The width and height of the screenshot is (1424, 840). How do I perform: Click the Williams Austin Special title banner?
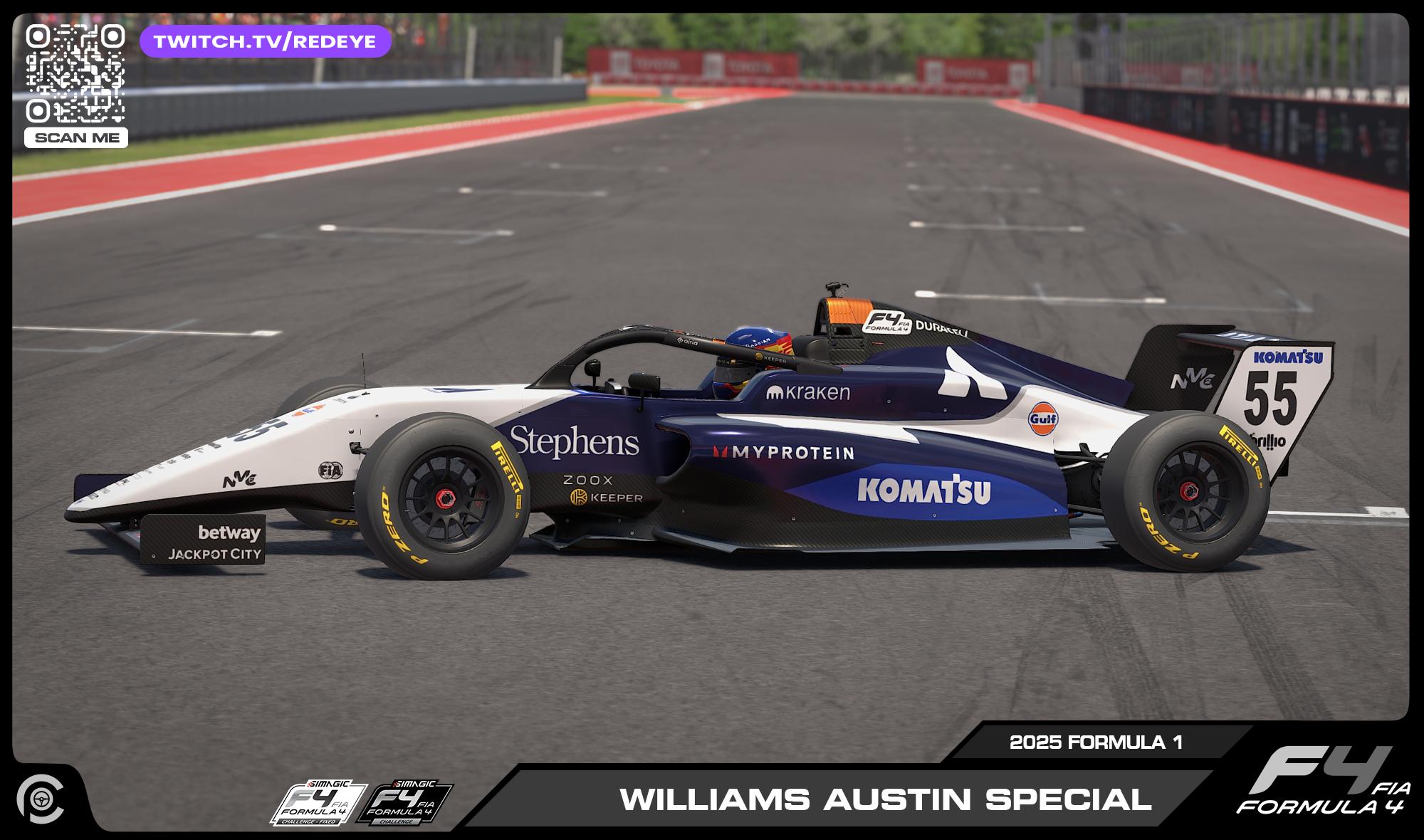click(x=885, y=799)
